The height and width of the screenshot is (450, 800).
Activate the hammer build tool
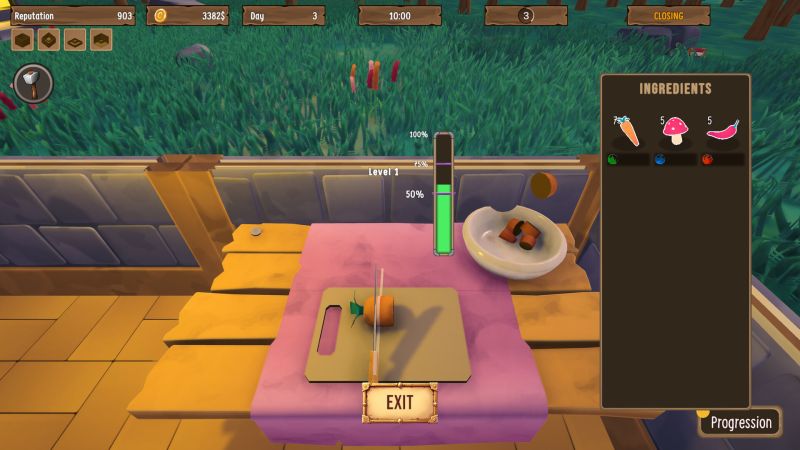coord(33,83)
